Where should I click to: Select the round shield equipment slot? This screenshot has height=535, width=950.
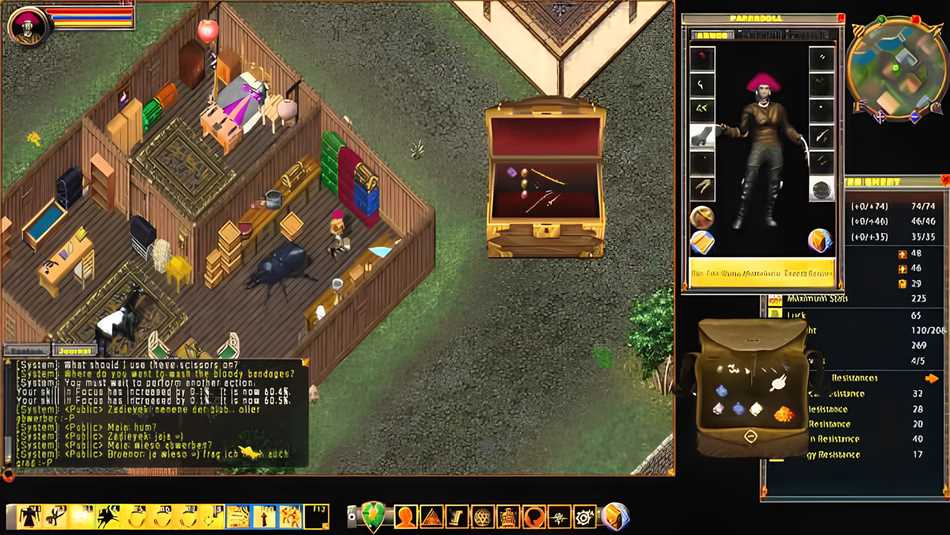click(x=821, y=189)
